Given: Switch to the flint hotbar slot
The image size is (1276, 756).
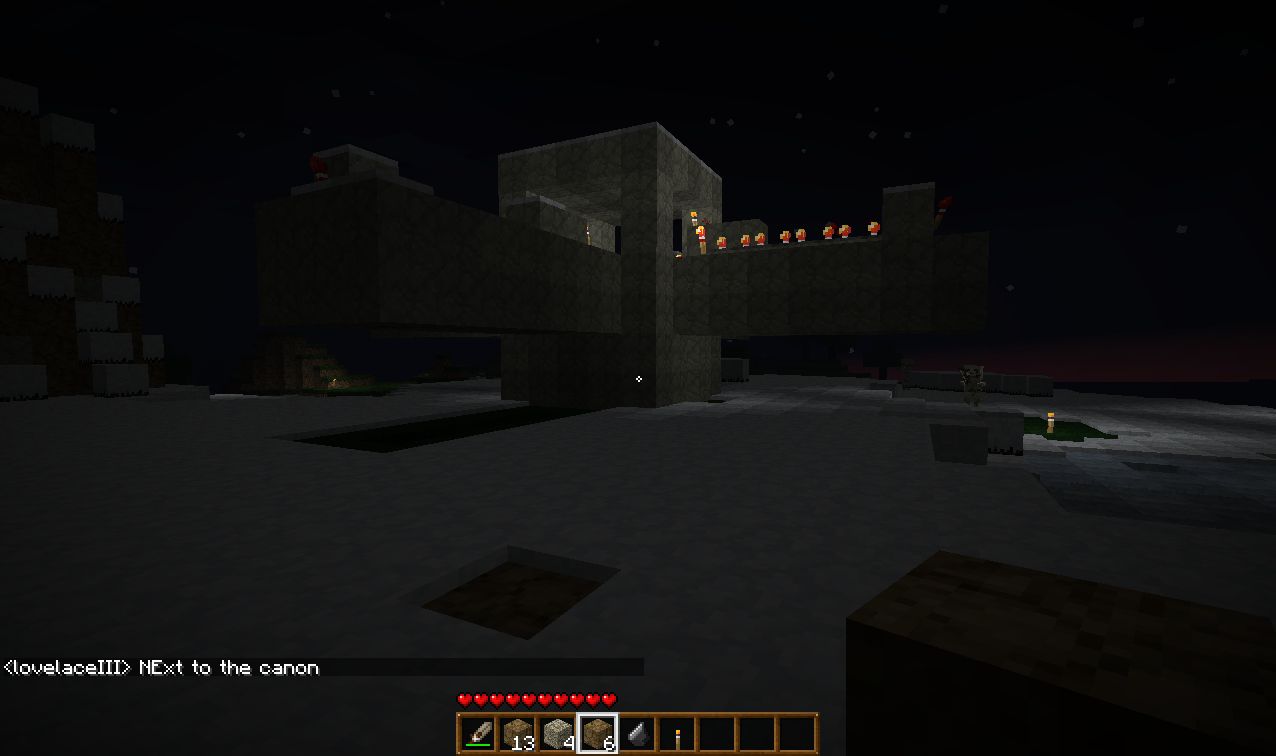Looking at the screenshot, I should pos(637,734).
